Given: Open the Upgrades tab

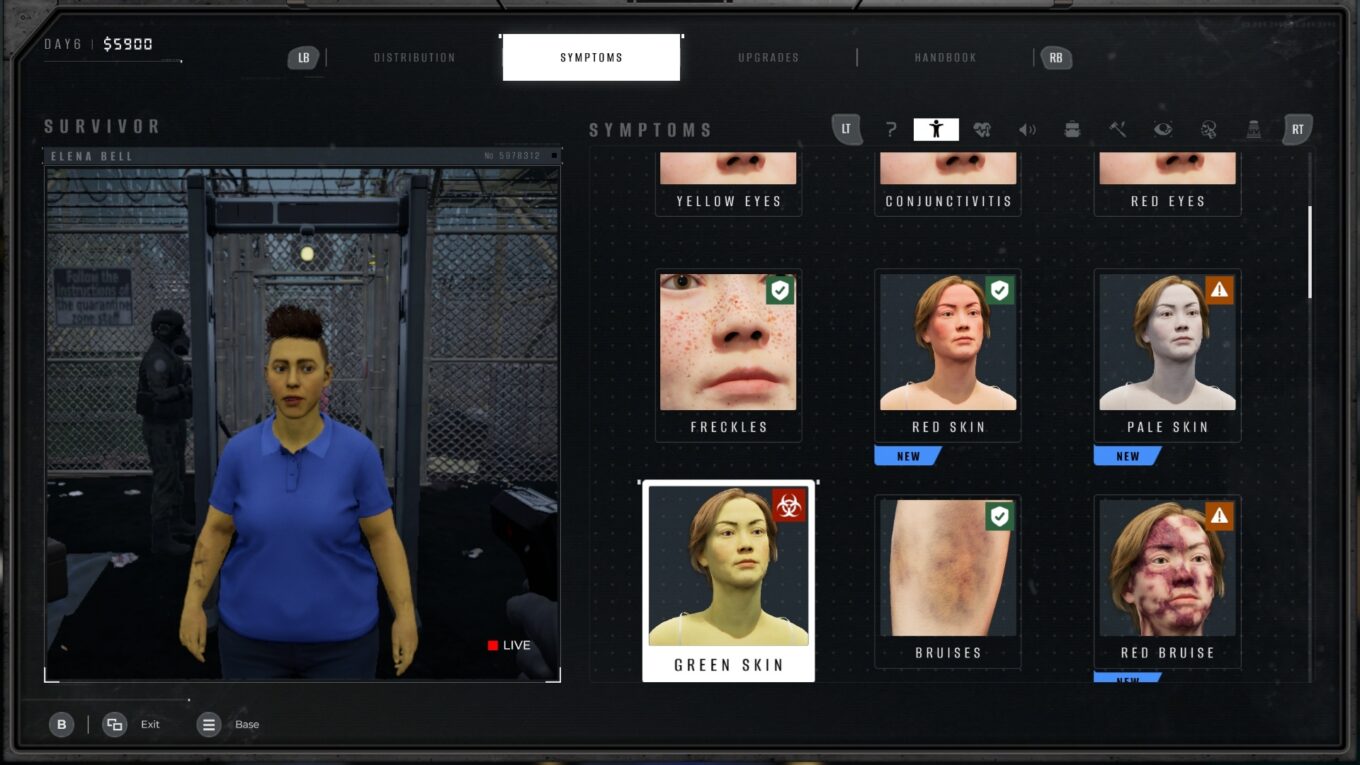Looking at the screenshot, I should (768, 58).
